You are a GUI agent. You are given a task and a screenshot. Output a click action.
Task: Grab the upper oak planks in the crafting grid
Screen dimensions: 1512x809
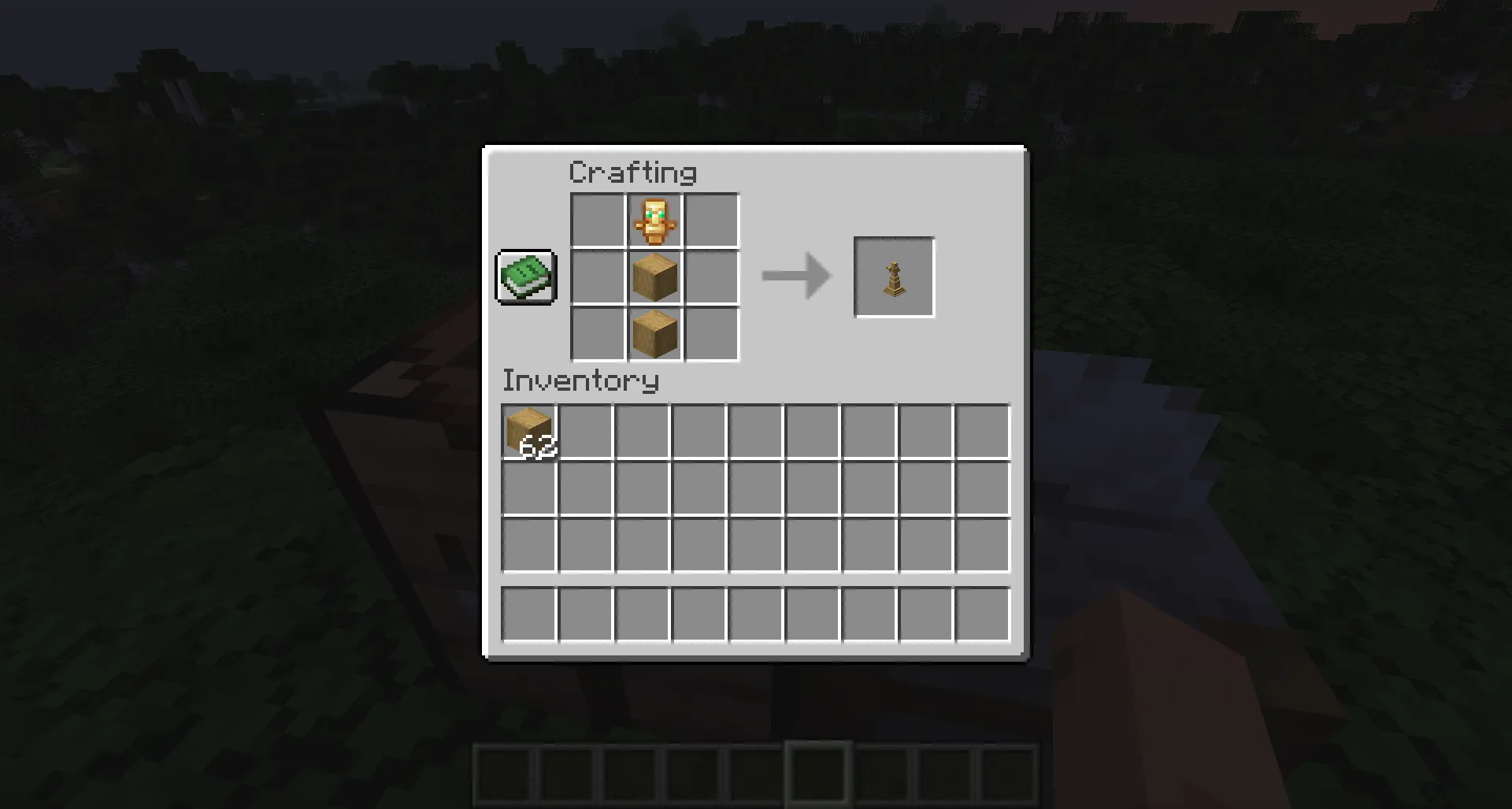click(x=654, y=277)
